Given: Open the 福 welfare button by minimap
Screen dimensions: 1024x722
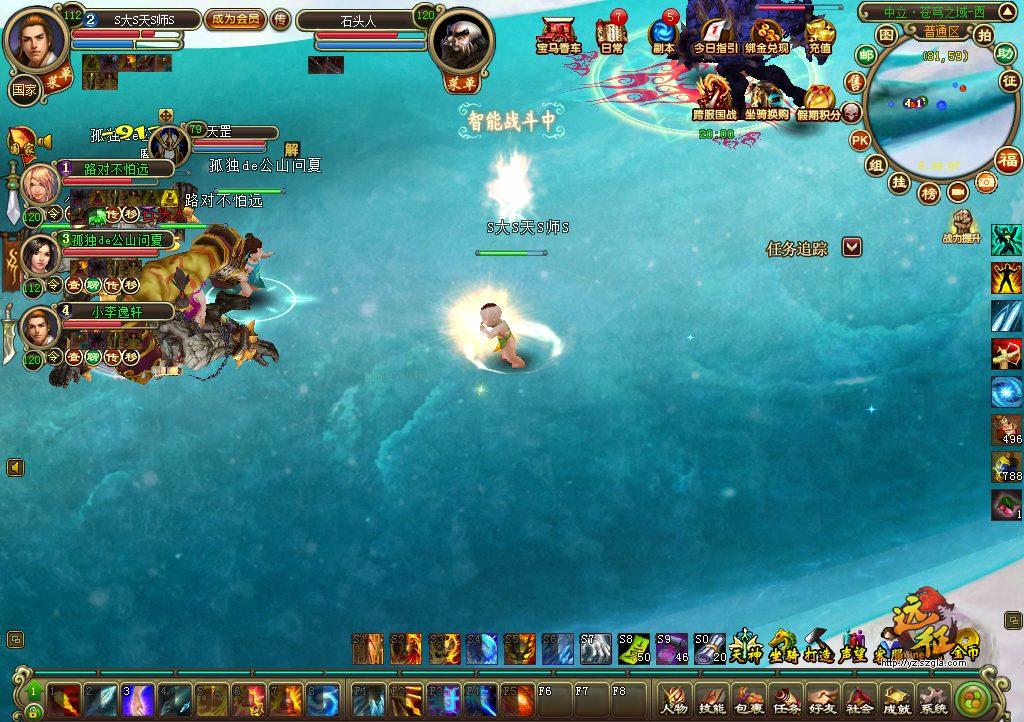Looking at the screenshot, I should (1008, 160).
